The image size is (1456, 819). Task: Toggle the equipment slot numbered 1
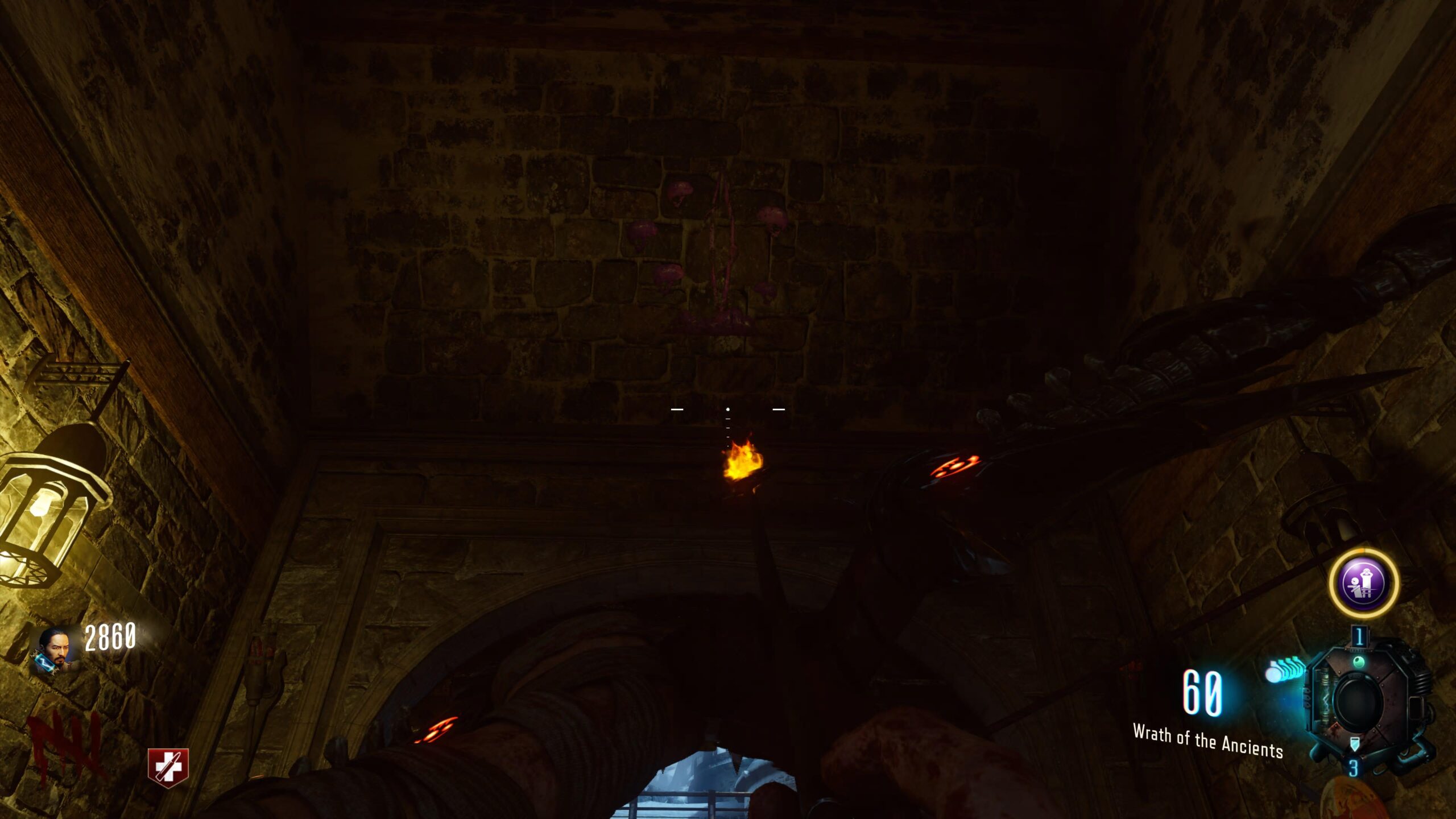pos(1359,636)
